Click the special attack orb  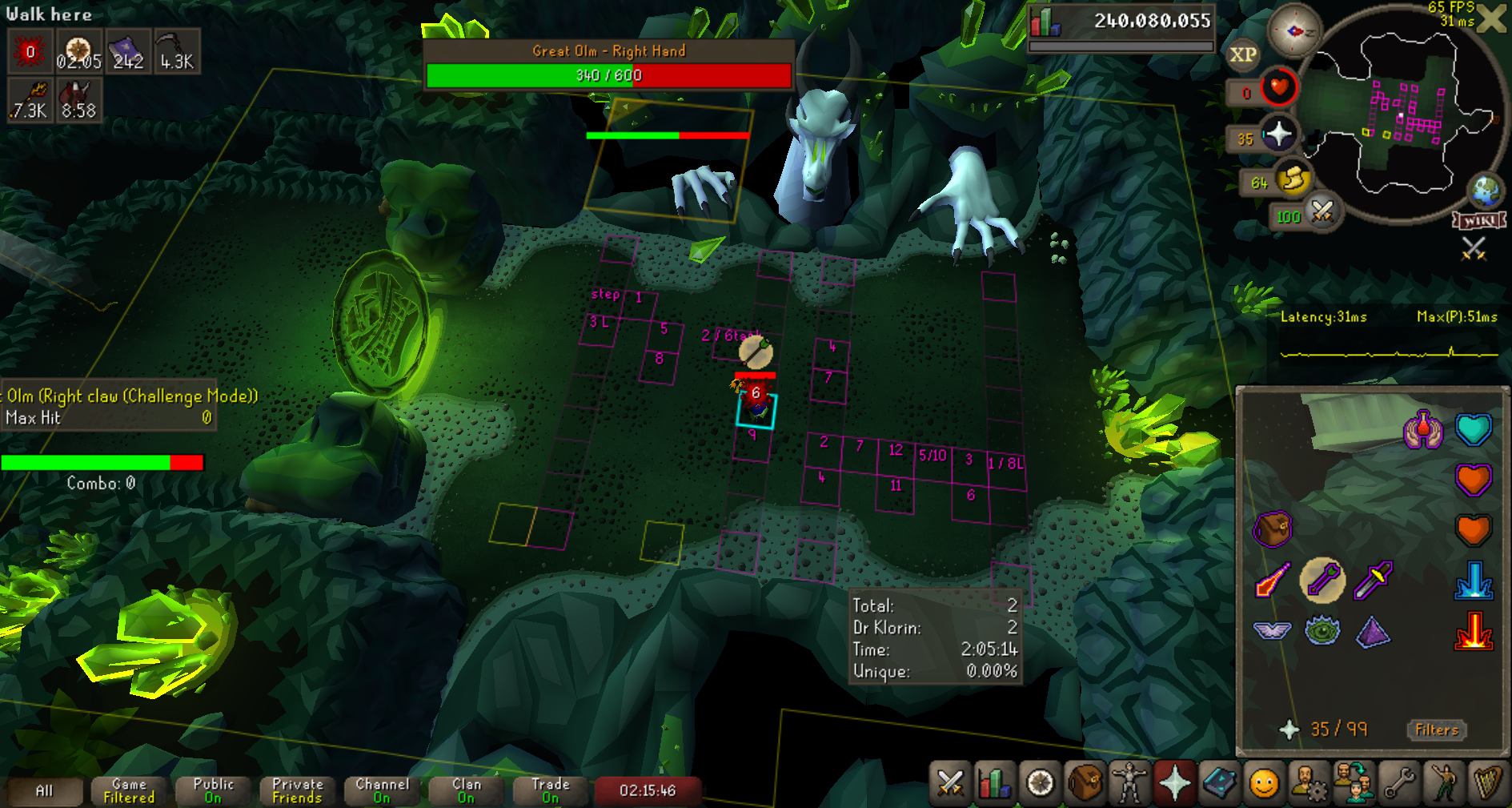[x=1322, y=212]
